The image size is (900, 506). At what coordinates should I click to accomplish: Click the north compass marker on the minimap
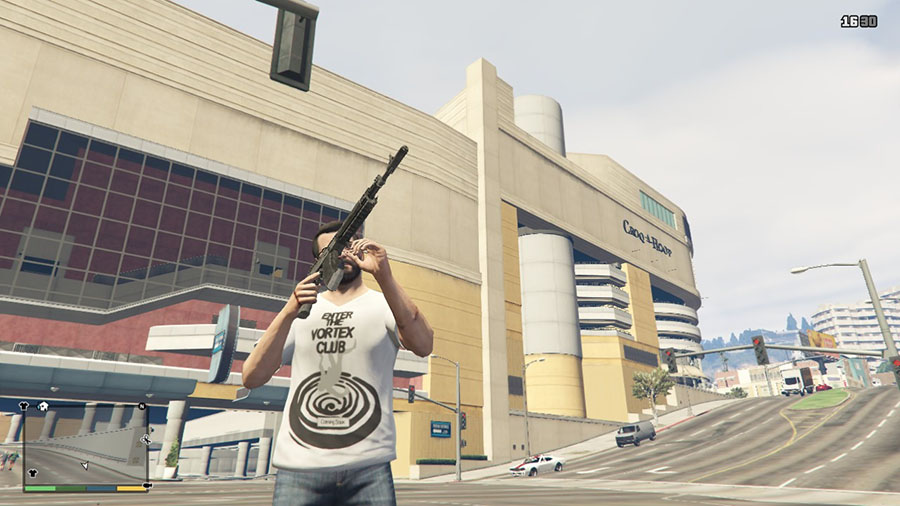pyautogui.click(x=142, y=406)
